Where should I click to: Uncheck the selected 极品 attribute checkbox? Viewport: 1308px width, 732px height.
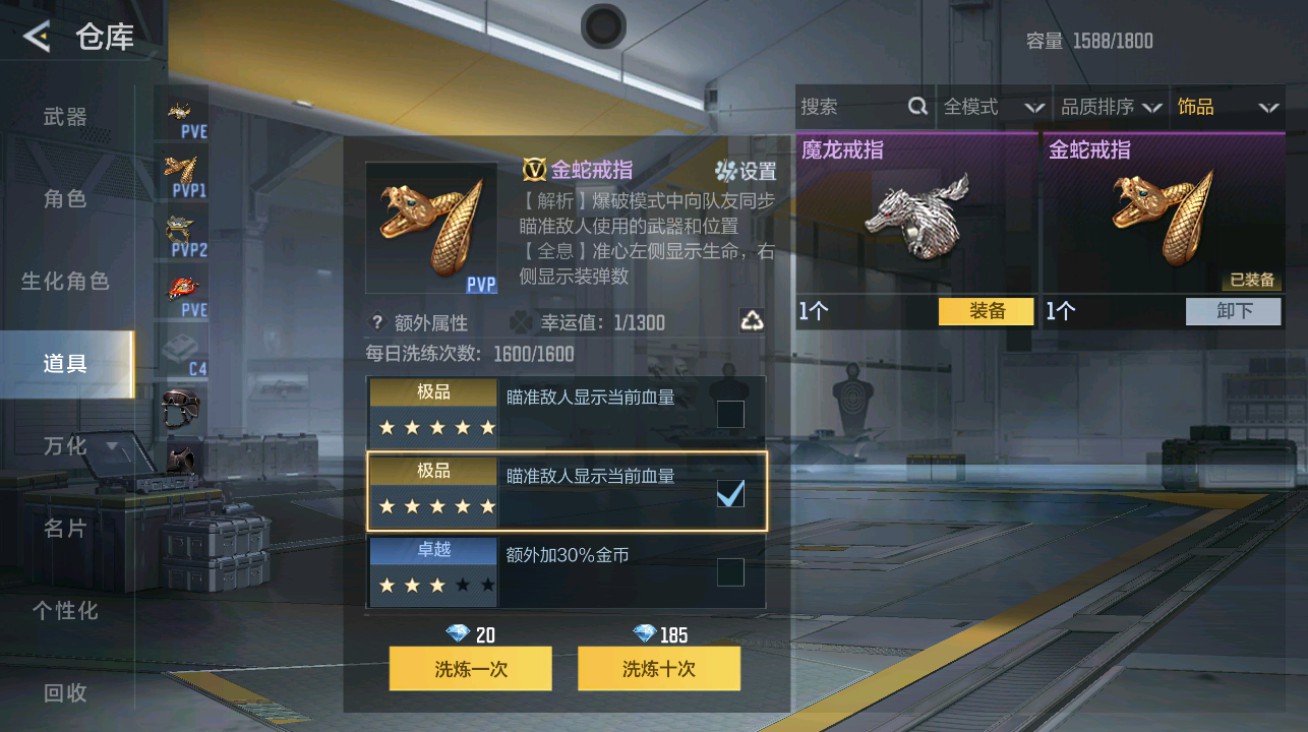(729, 492)
